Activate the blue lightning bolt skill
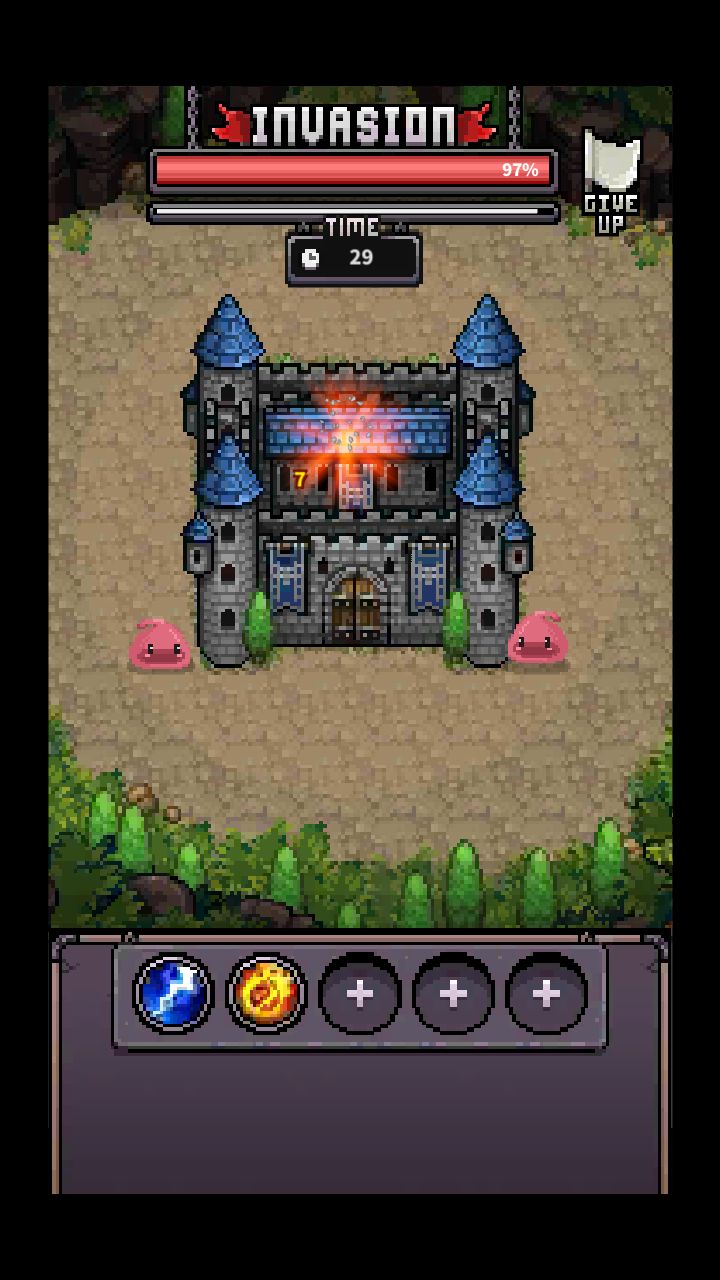Image resolution: width=720 pixels, height=1280 pixels. (173, 993)
